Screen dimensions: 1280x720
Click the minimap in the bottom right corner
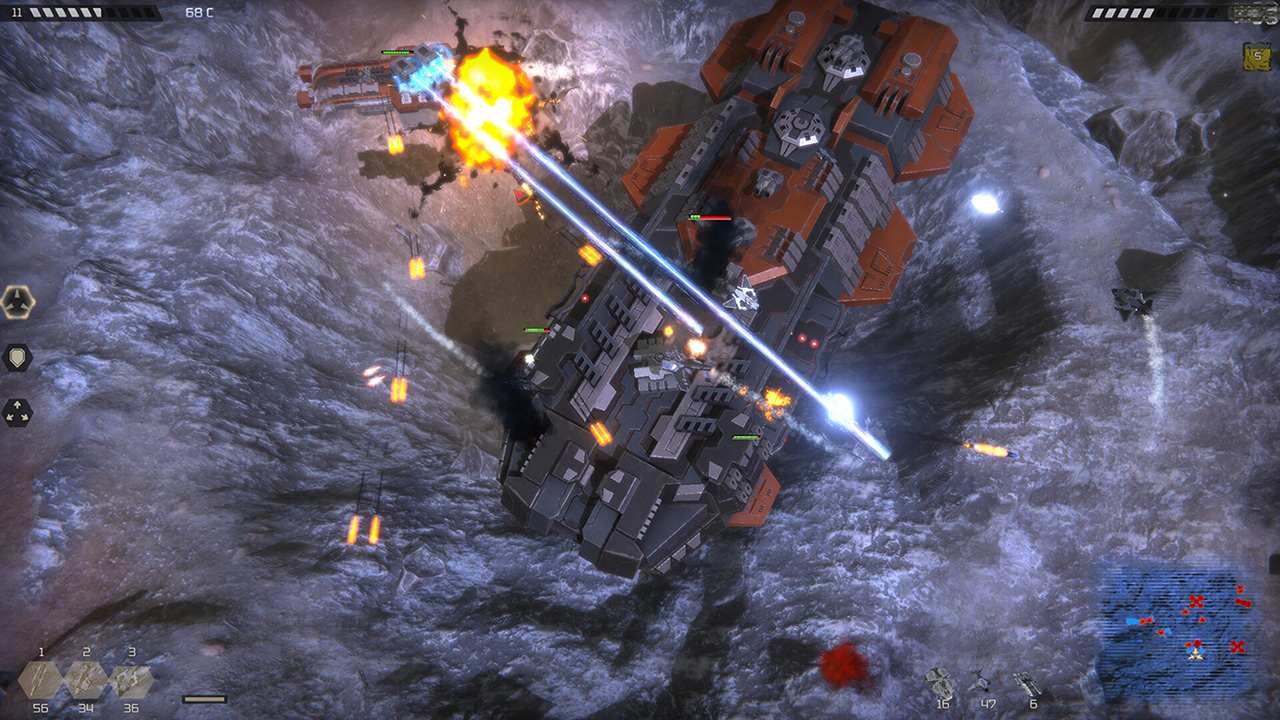tap(1185, 630)
